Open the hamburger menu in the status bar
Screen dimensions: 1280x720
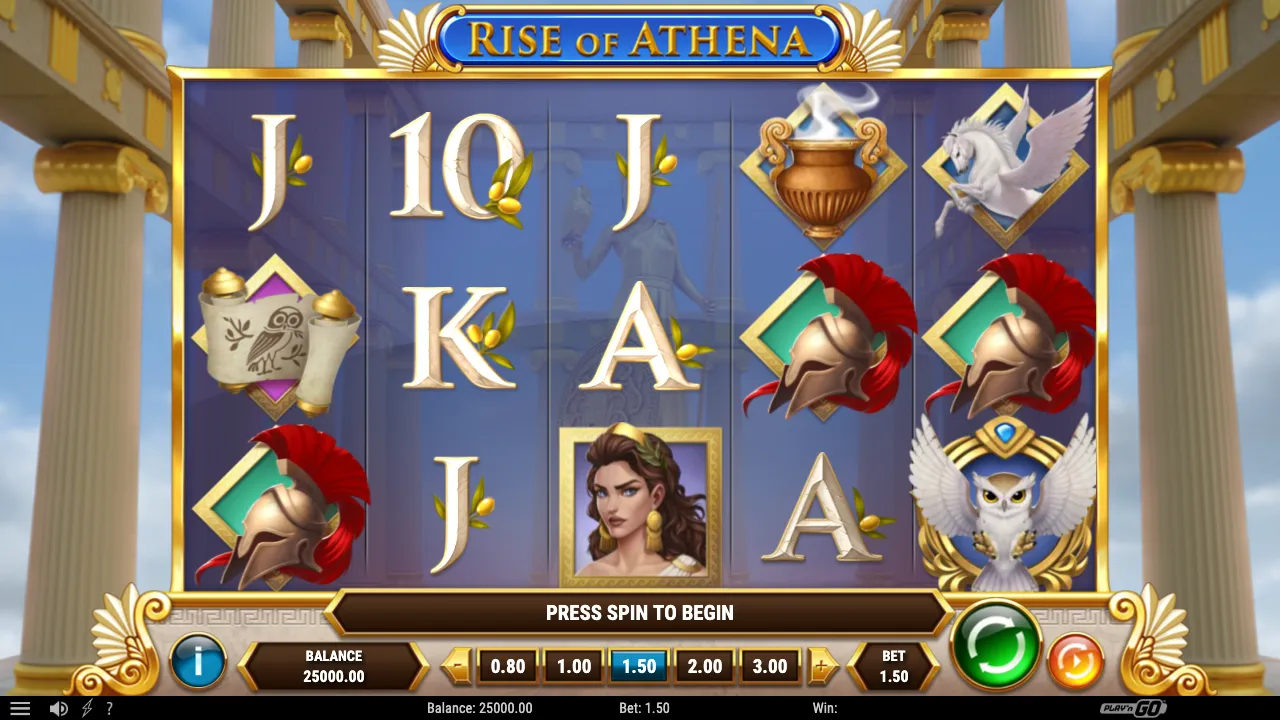pyautogui.click(x=20, y=708)
